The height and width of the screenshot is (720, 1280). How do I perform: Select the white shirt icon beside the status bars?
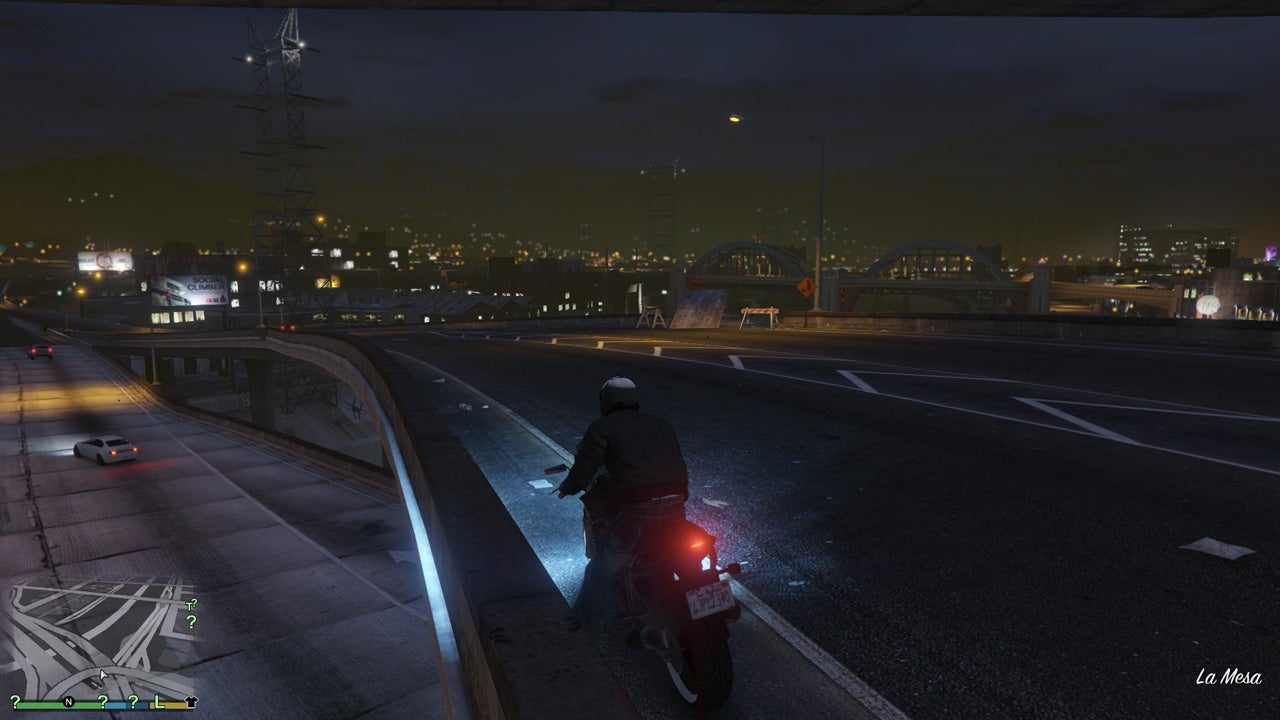[x=192, y=701]
